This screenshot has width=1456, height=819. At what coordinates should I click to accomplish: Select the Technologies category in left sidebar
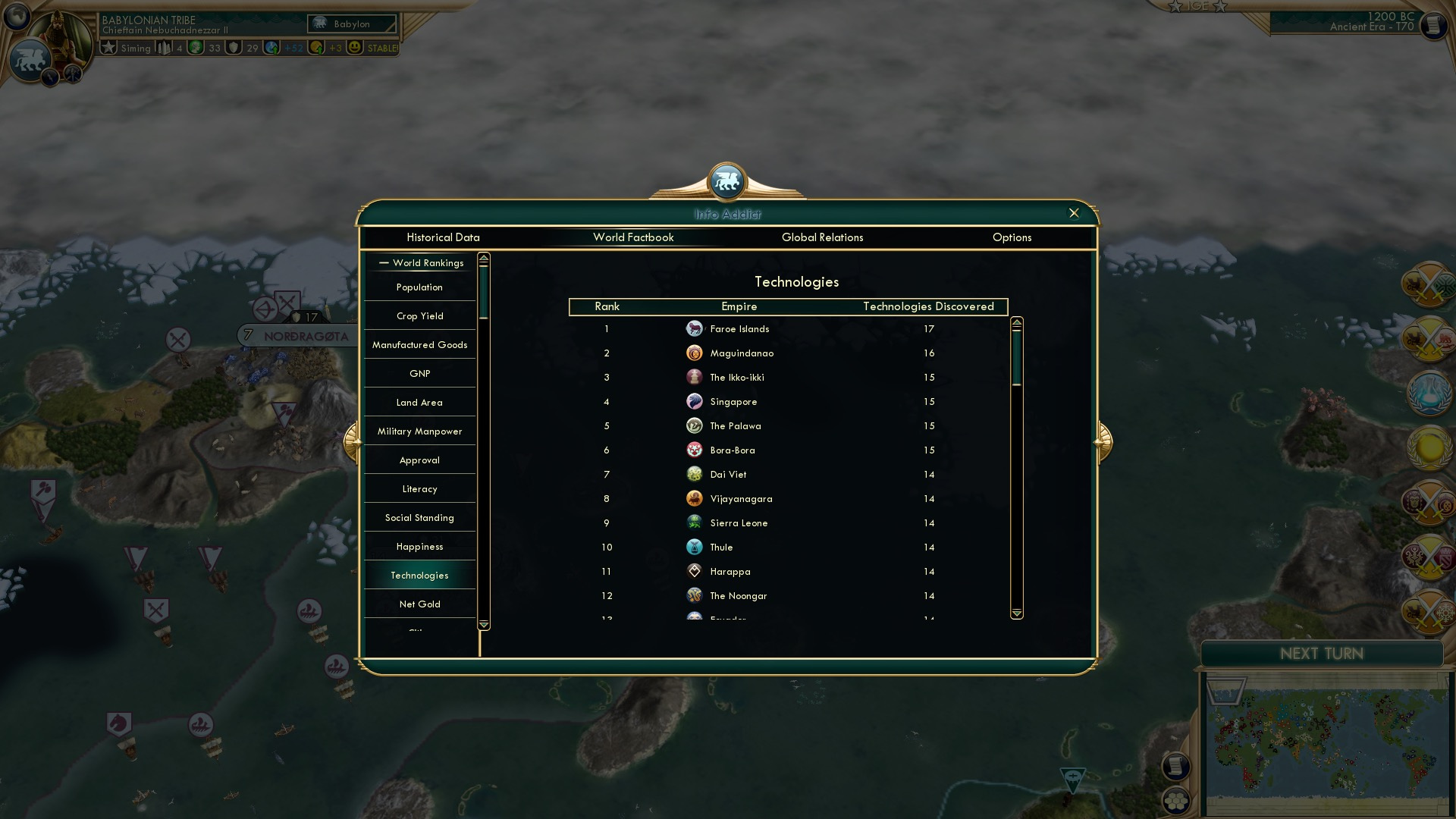coord(419,575)
